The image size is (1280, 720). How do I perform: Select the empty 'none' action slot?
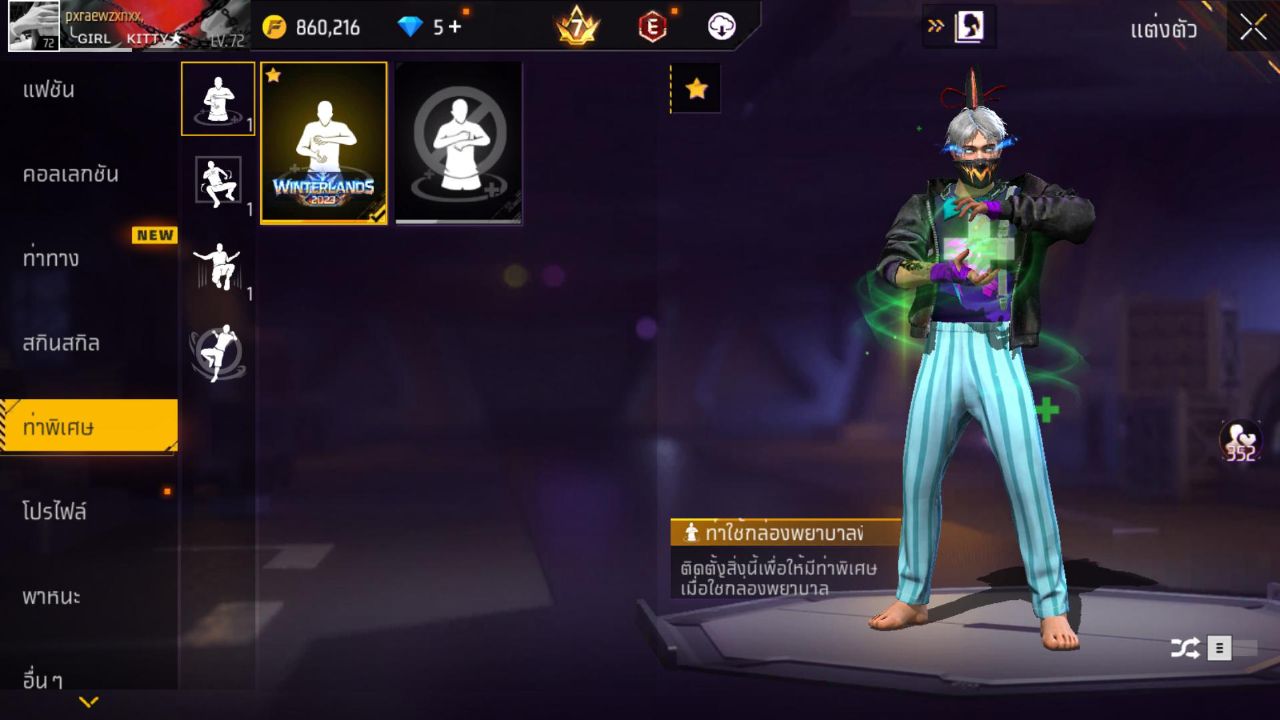(457, 143)
